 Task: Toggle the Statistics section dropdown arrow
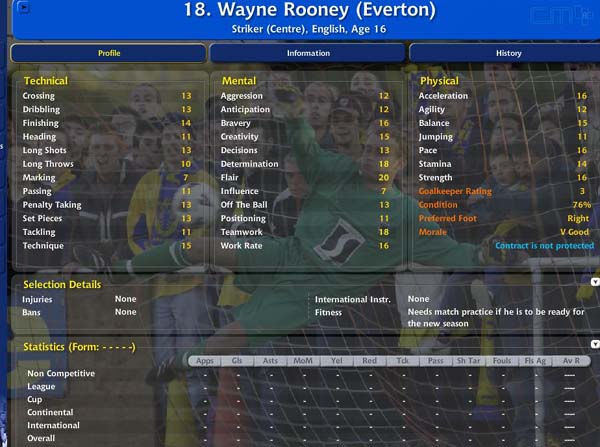pos(595,344)
